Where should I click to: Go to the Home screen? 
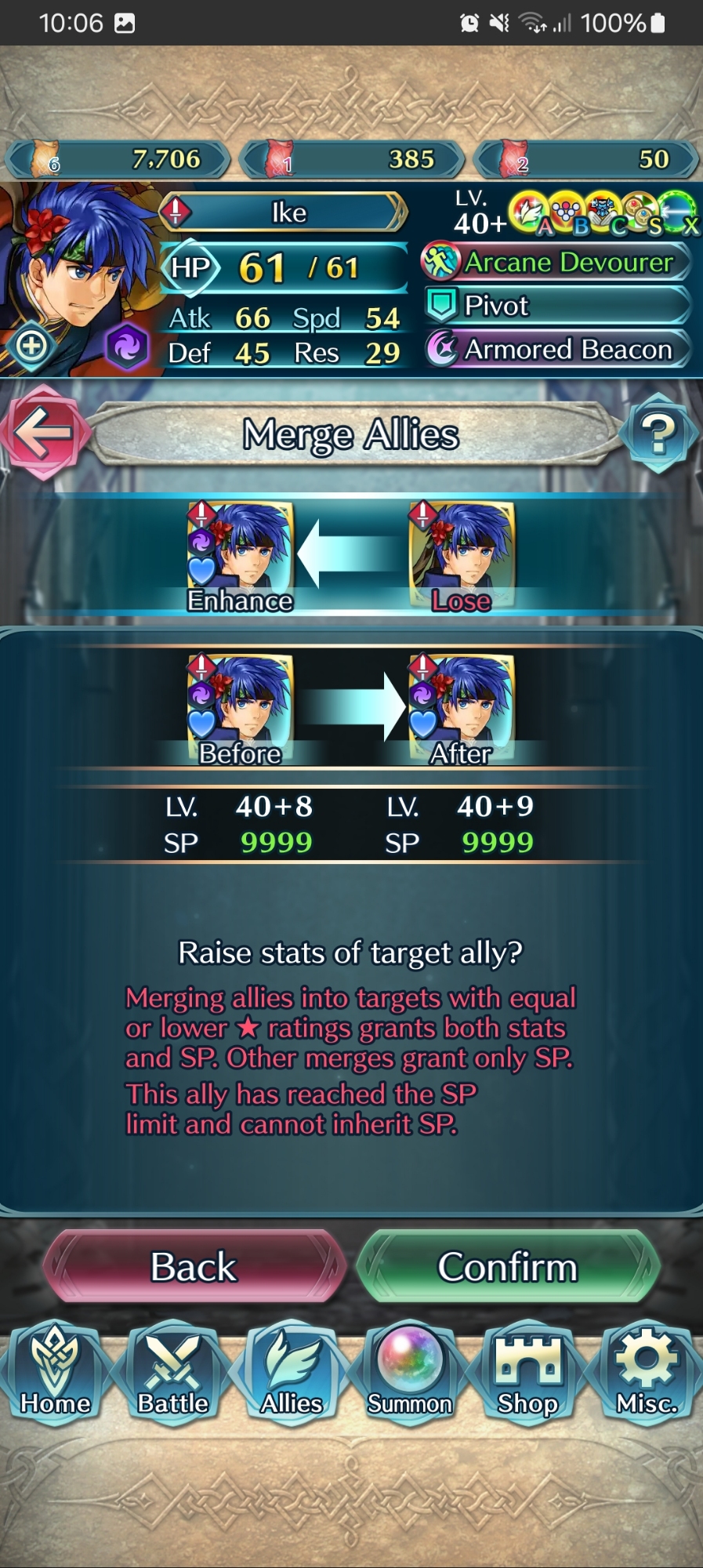(x=56, y=1374)
